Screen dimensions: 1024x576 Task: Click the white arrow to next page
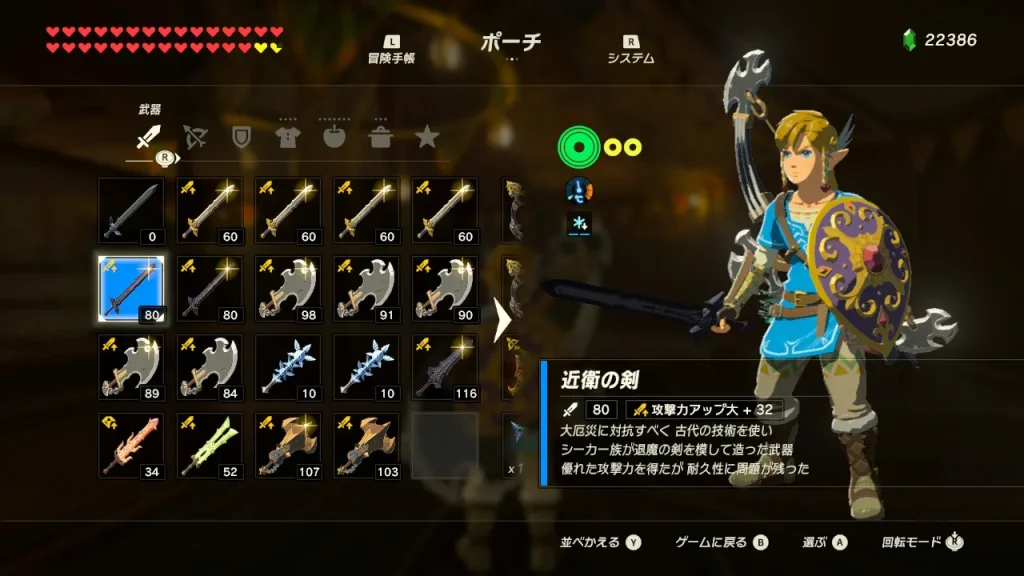[503, 322]
